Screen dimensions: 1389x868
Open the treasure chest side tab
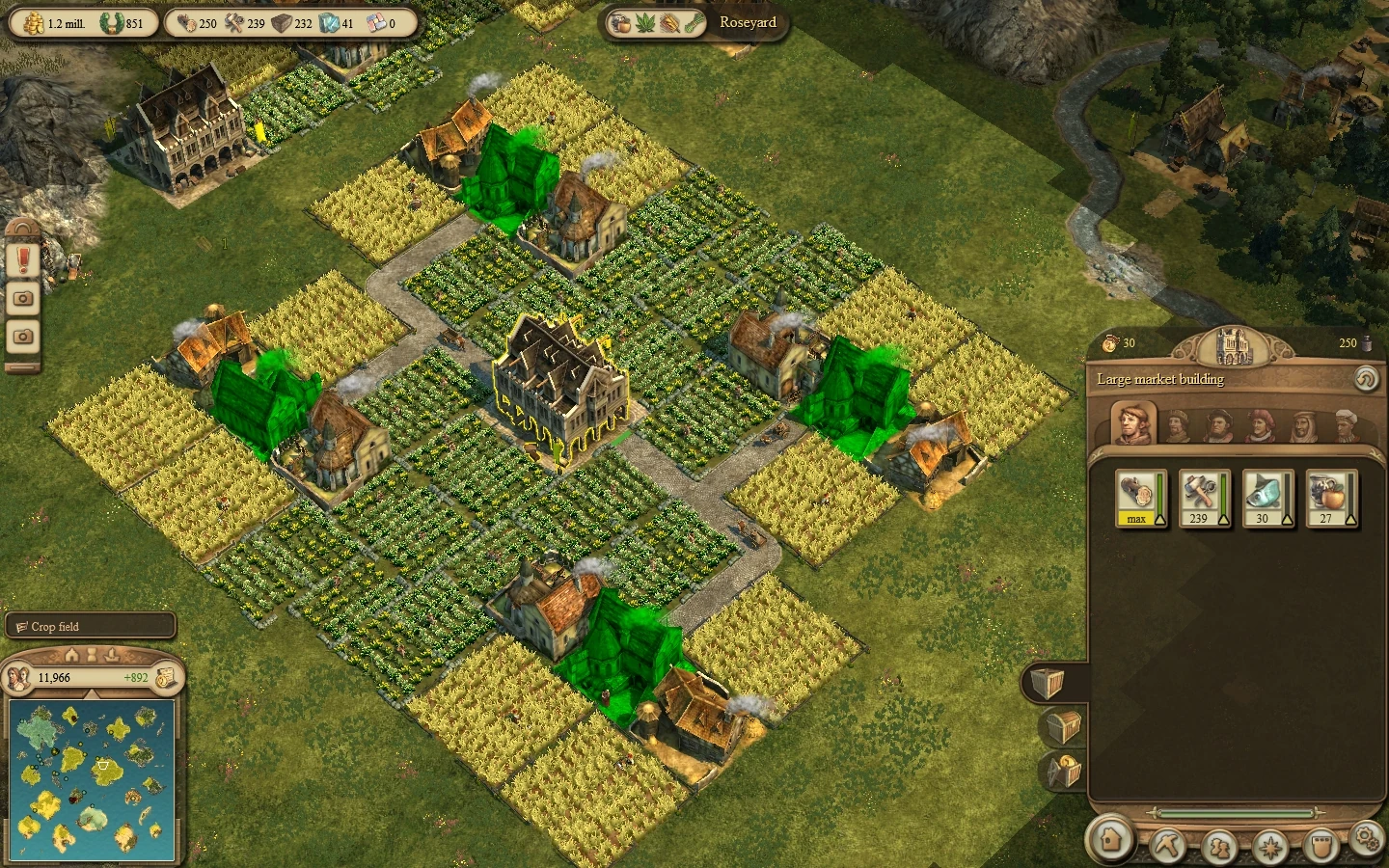[1062, 726]
